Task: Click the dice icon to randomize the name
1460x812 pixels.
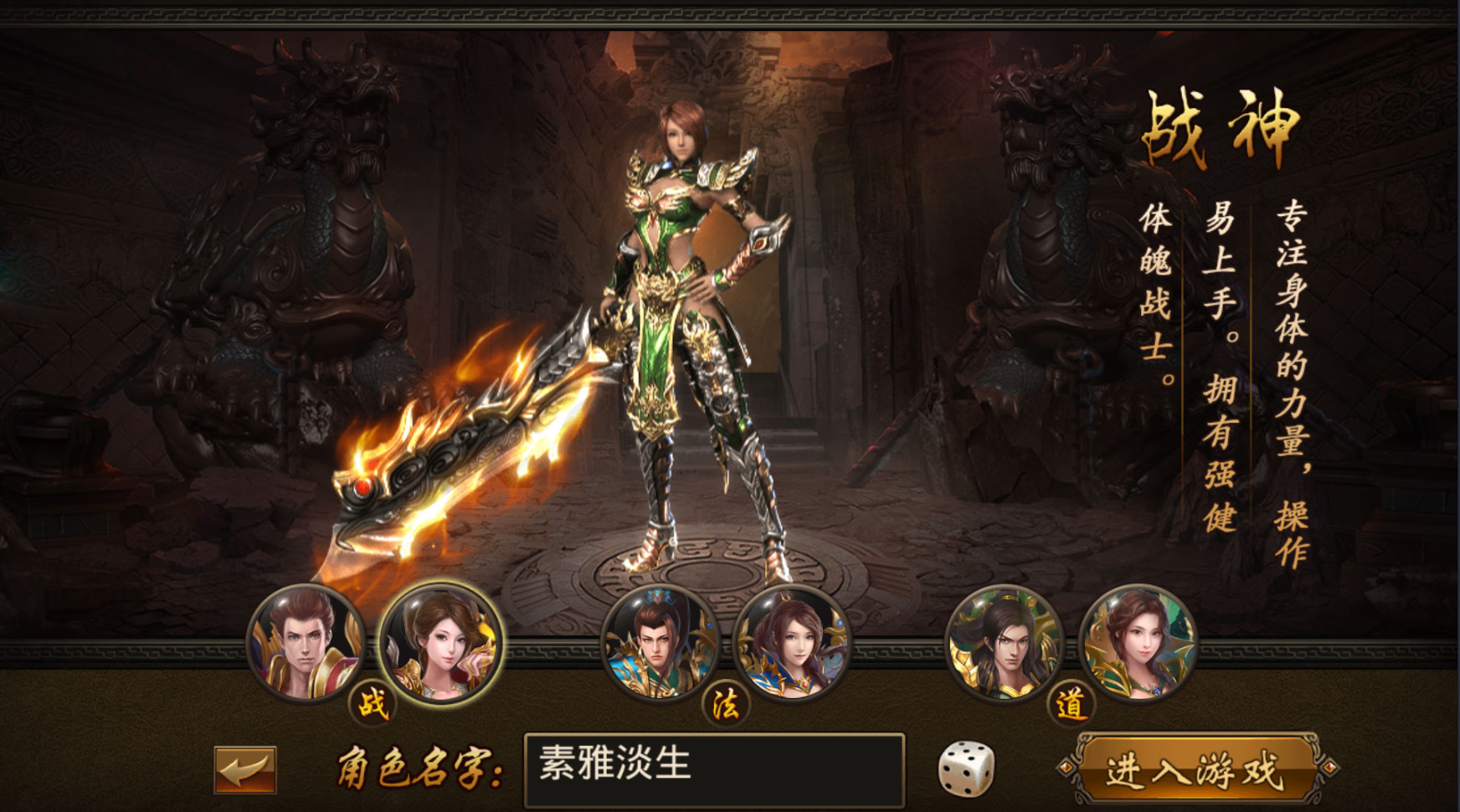Action: click(x=968, y=772)
